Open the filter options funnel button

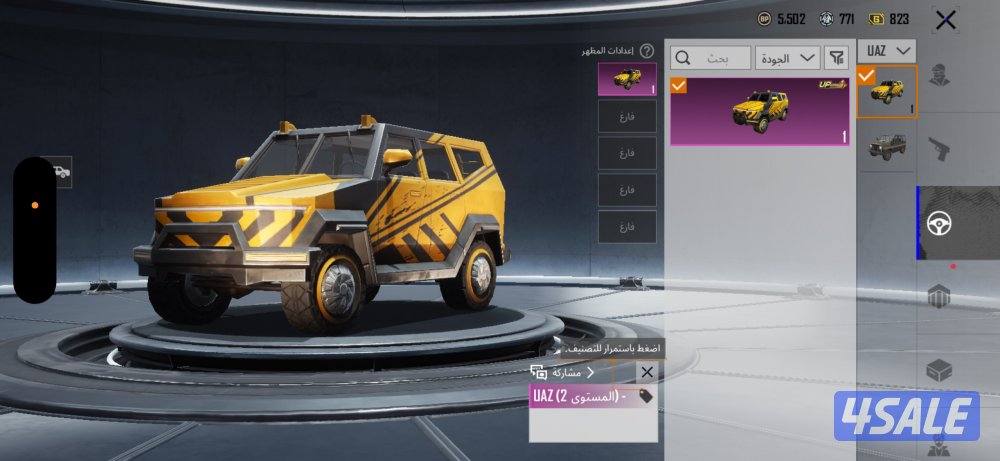[834, 57]
